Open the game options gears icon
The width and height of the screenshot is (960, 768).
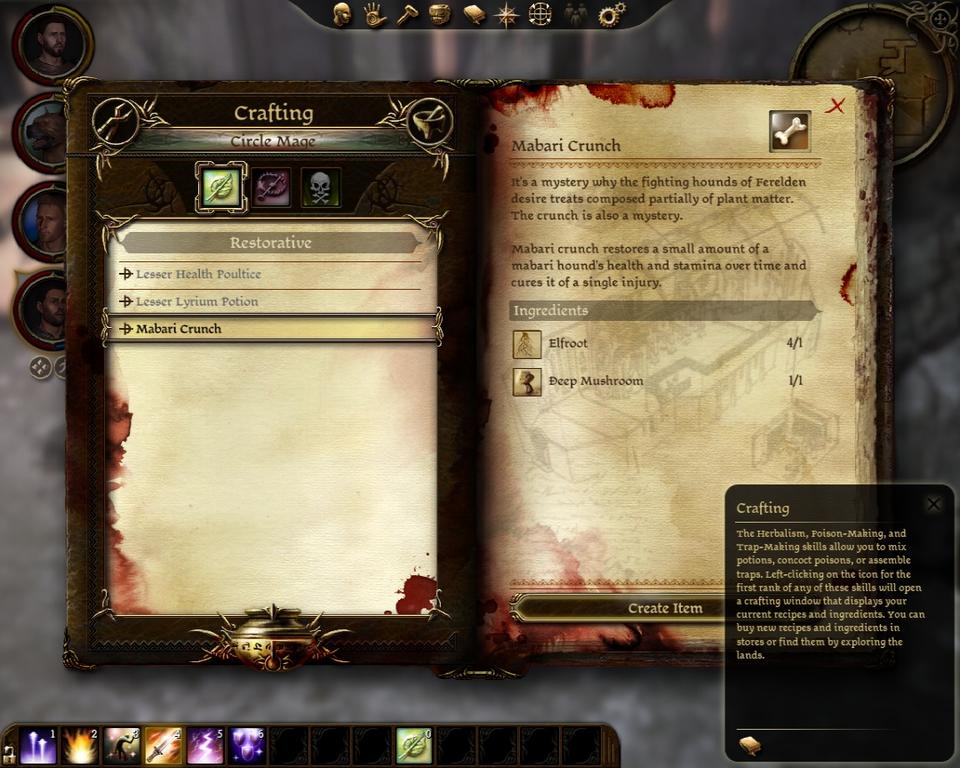[611, 14]
